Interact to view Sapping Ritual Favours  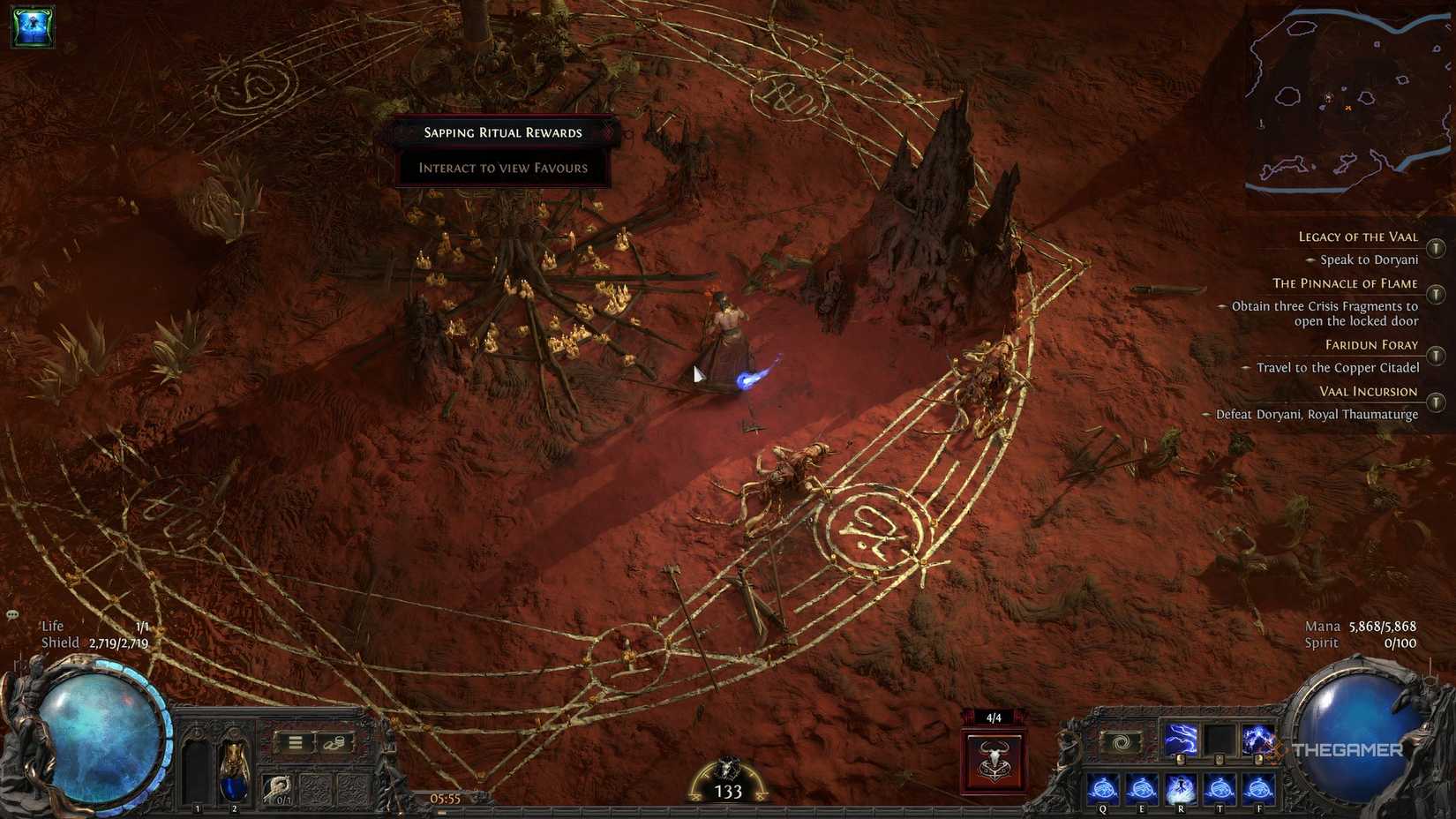(503, 168)
